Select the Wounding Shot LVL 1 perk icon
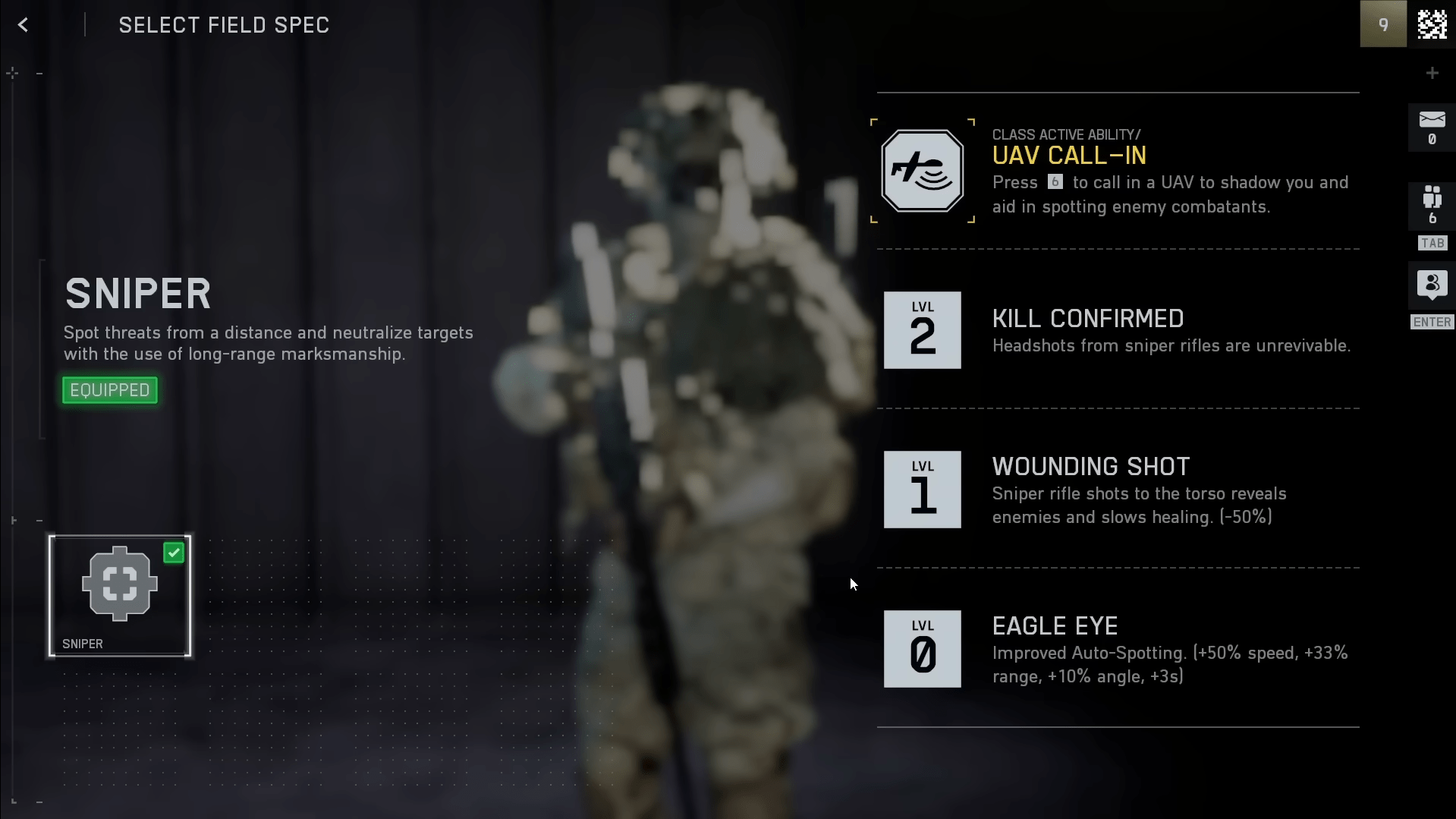This screenshot has width=1456, height=819. (x=922, y=490)
